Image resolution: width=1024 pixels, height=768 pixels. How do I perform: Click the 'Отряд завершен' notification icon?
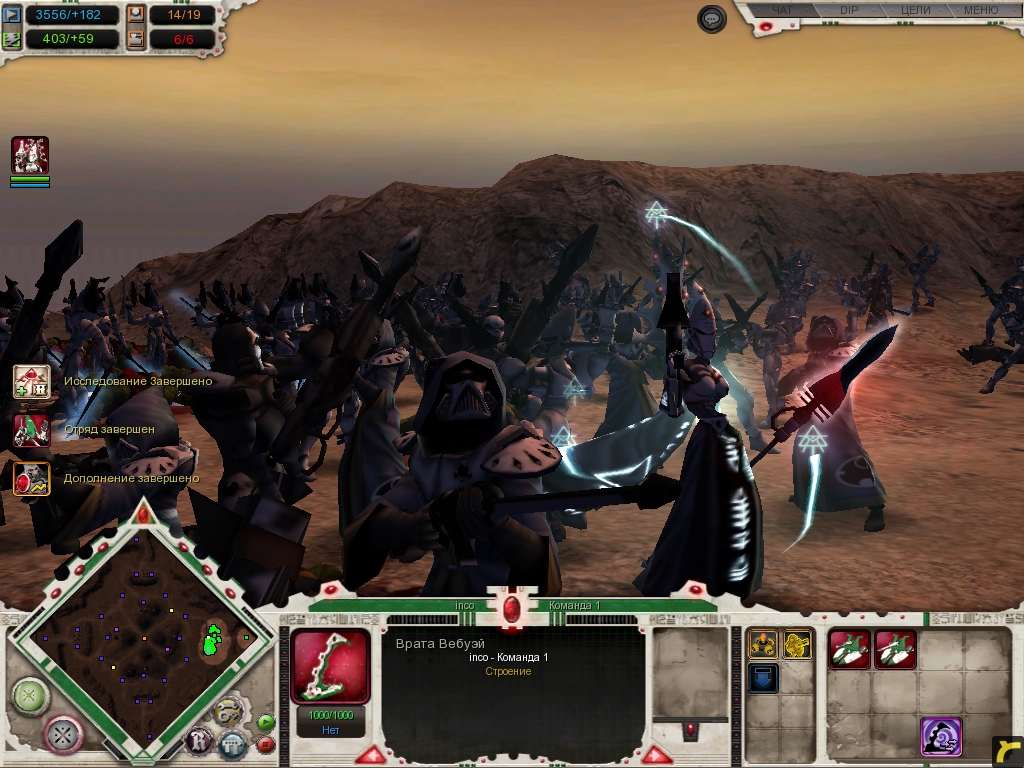[31, 430]
